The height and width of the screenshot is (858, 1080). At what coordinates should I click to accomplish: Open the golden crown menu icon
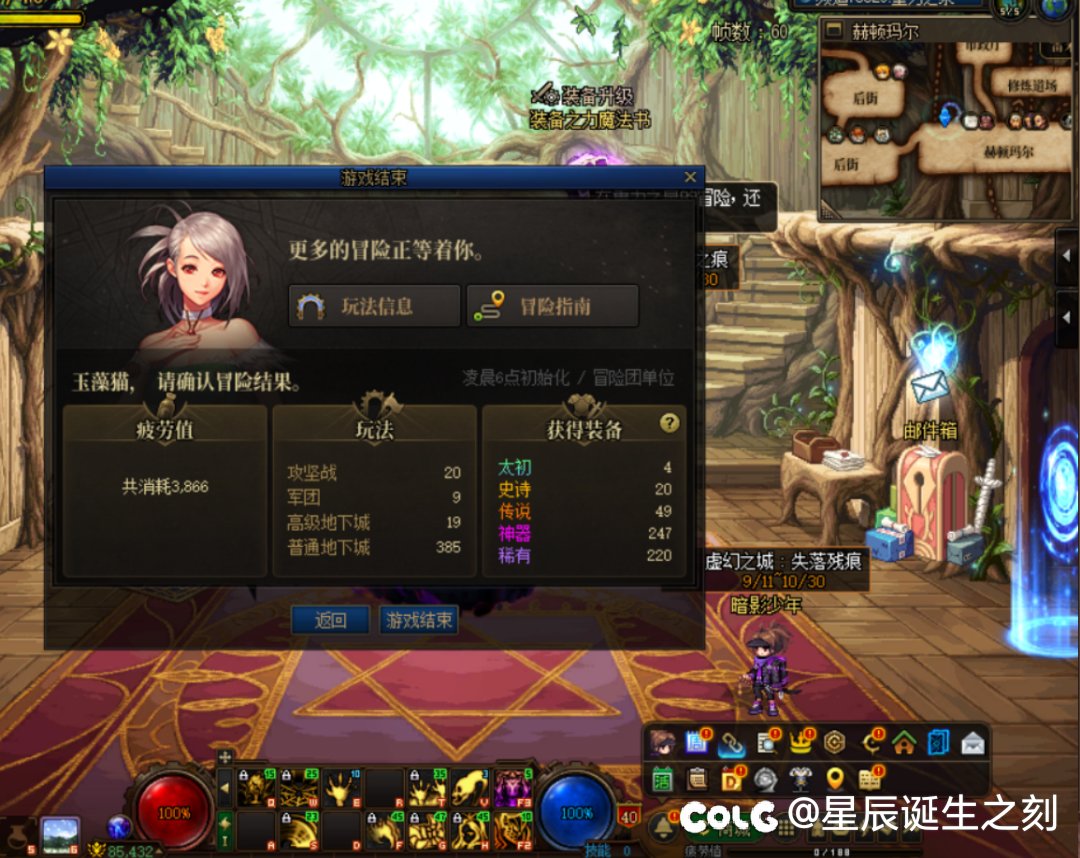pyautogui.click(x=799, y=742)
